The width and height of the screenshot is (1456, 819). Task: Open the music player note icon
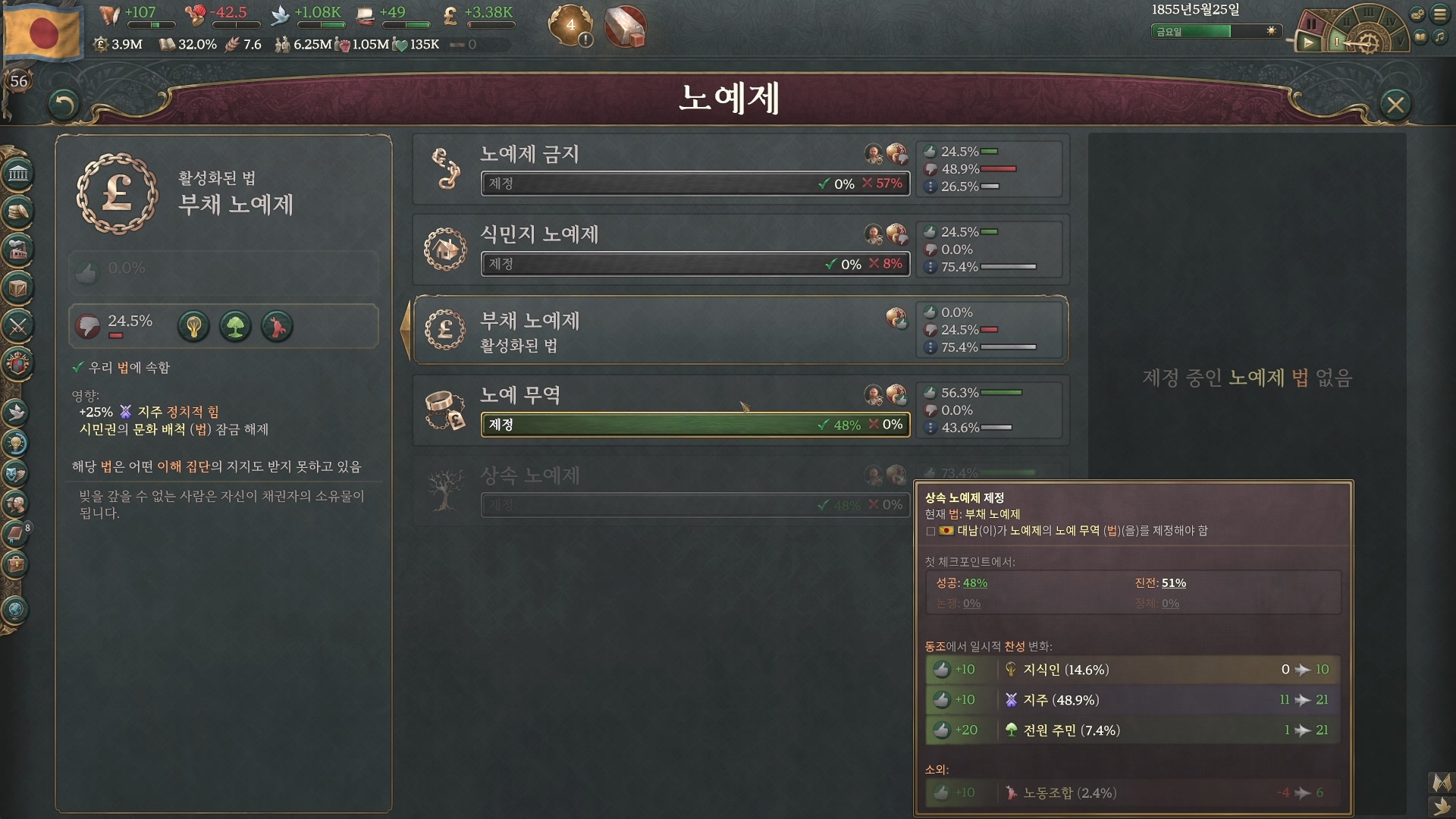(1440, 36)
